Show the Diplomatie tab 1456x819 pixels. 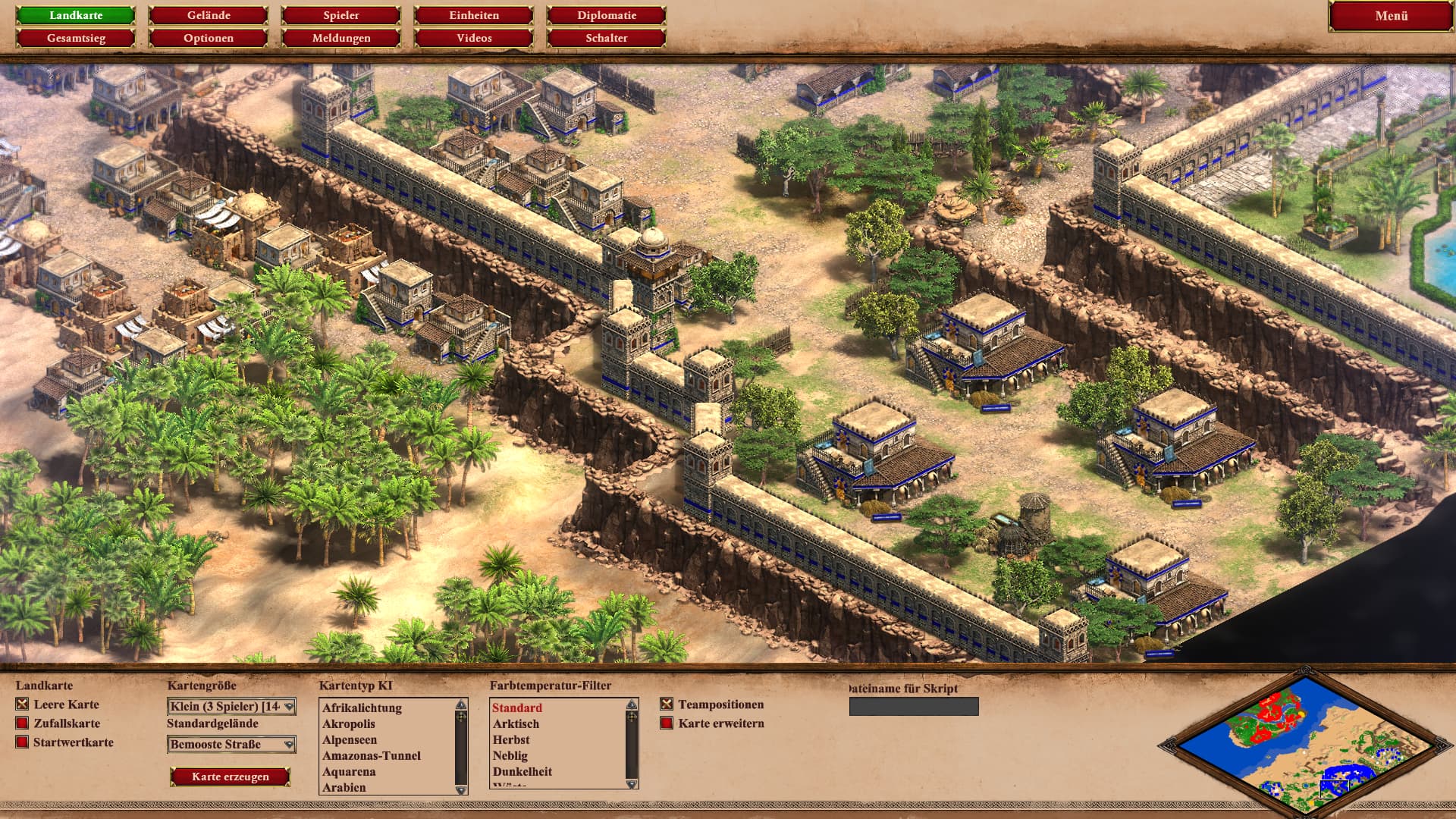[606, 15]
